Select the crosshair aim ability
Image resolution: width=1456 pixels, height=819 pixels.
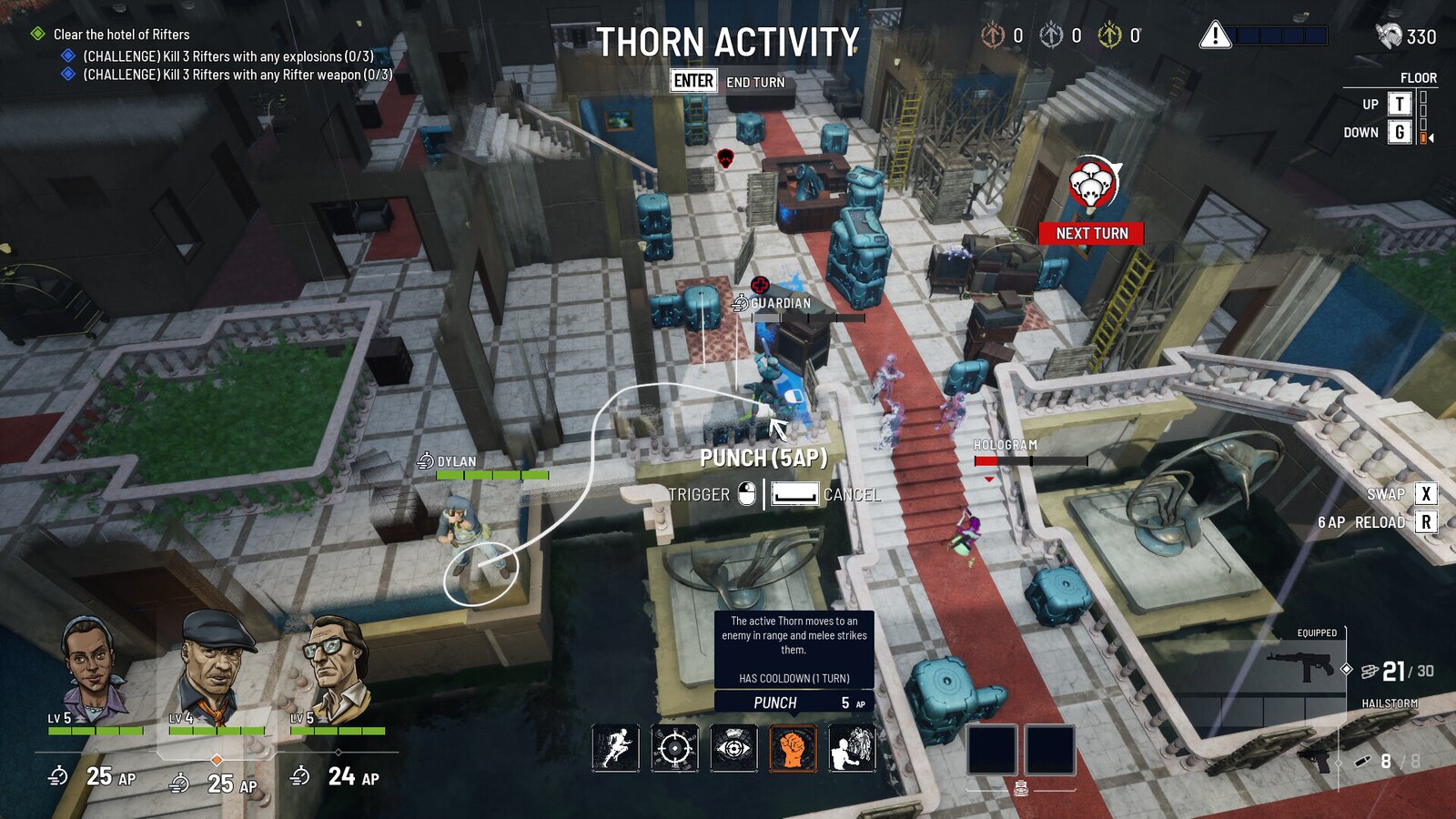674,748
